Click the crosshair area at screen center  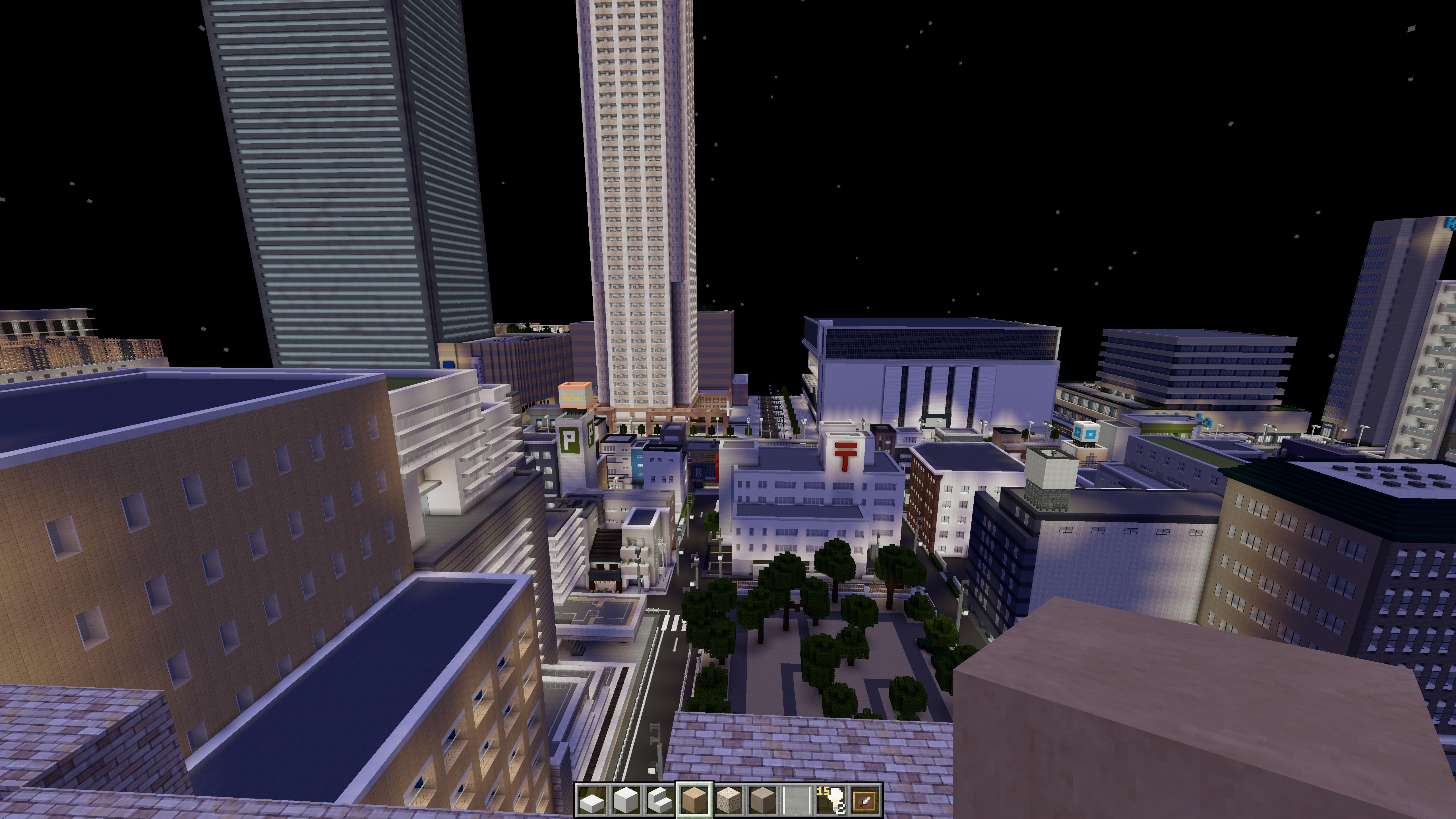(x=728, y=409)
